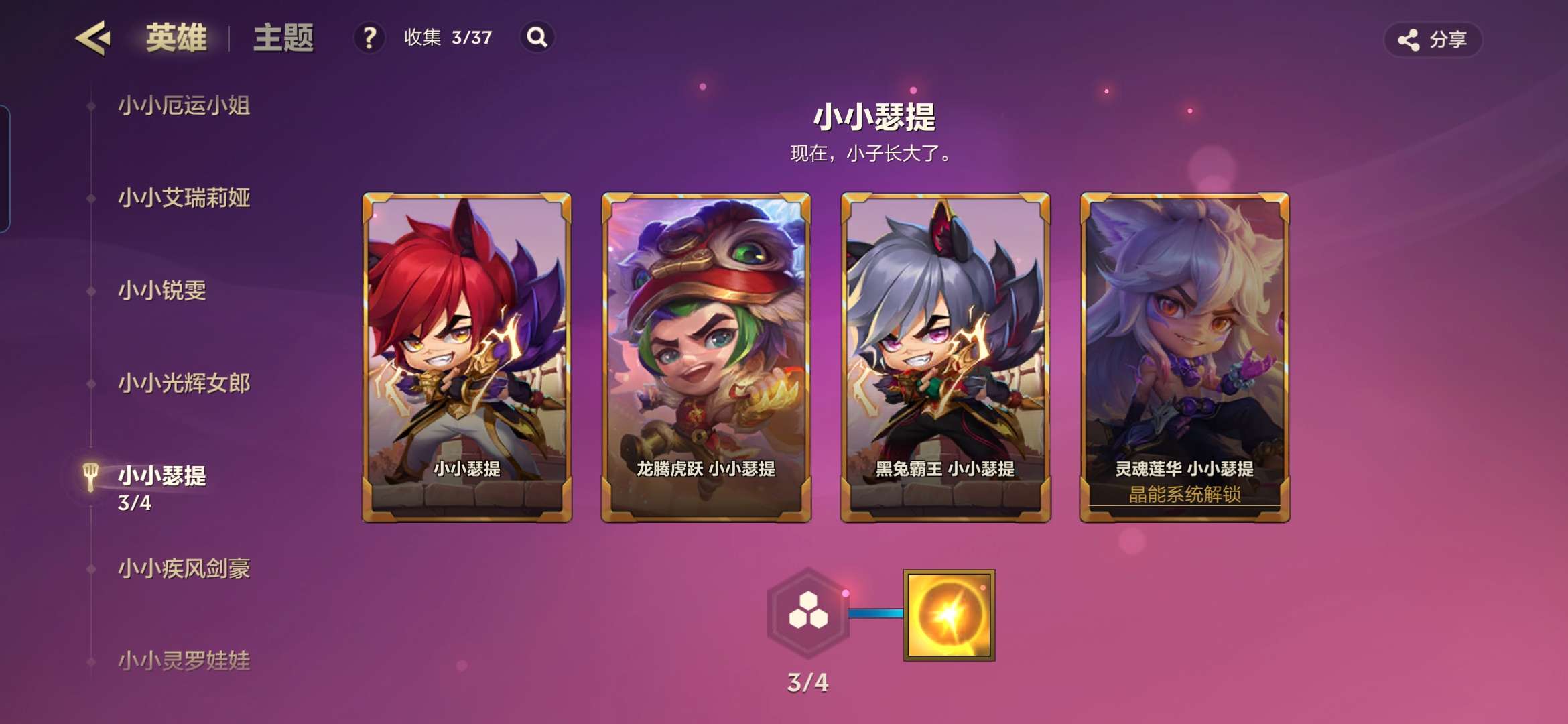Select the 龙腾虎跃 小小瑟提 card
1568x724 pixels.
click(706, 357)
